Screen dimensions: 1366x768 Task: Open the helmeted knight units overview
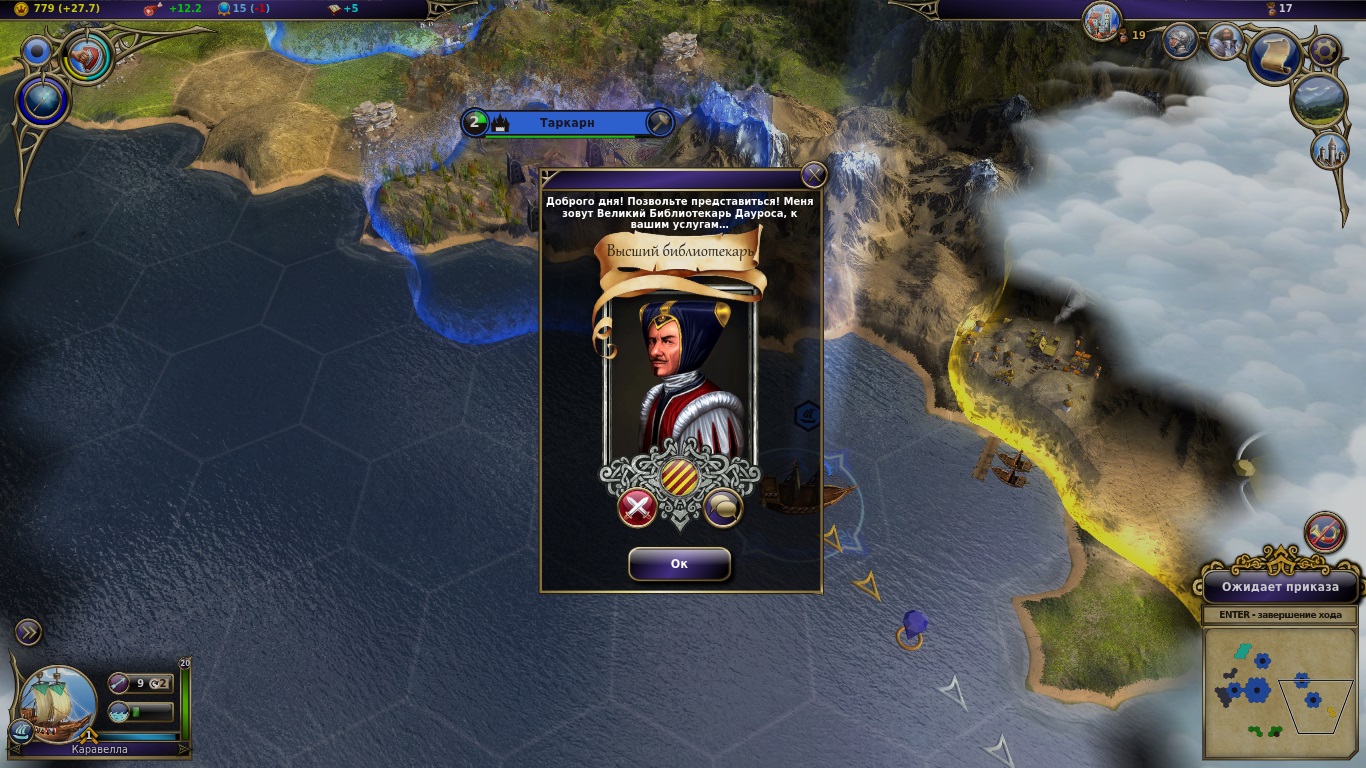[x=1181, y=41]
